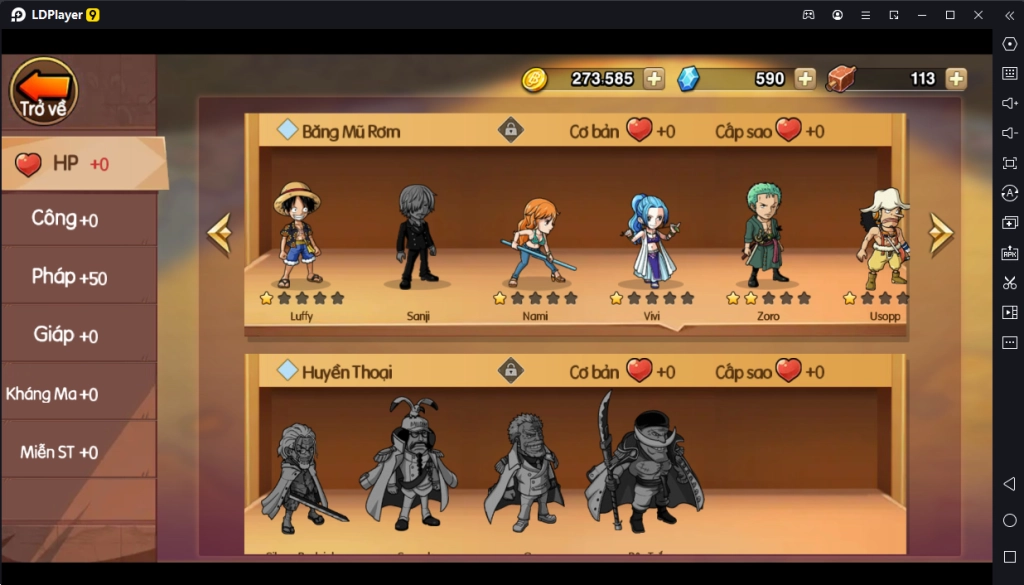
Task: Choose the Giáp stat tab
Action: [x=78, y=335]
